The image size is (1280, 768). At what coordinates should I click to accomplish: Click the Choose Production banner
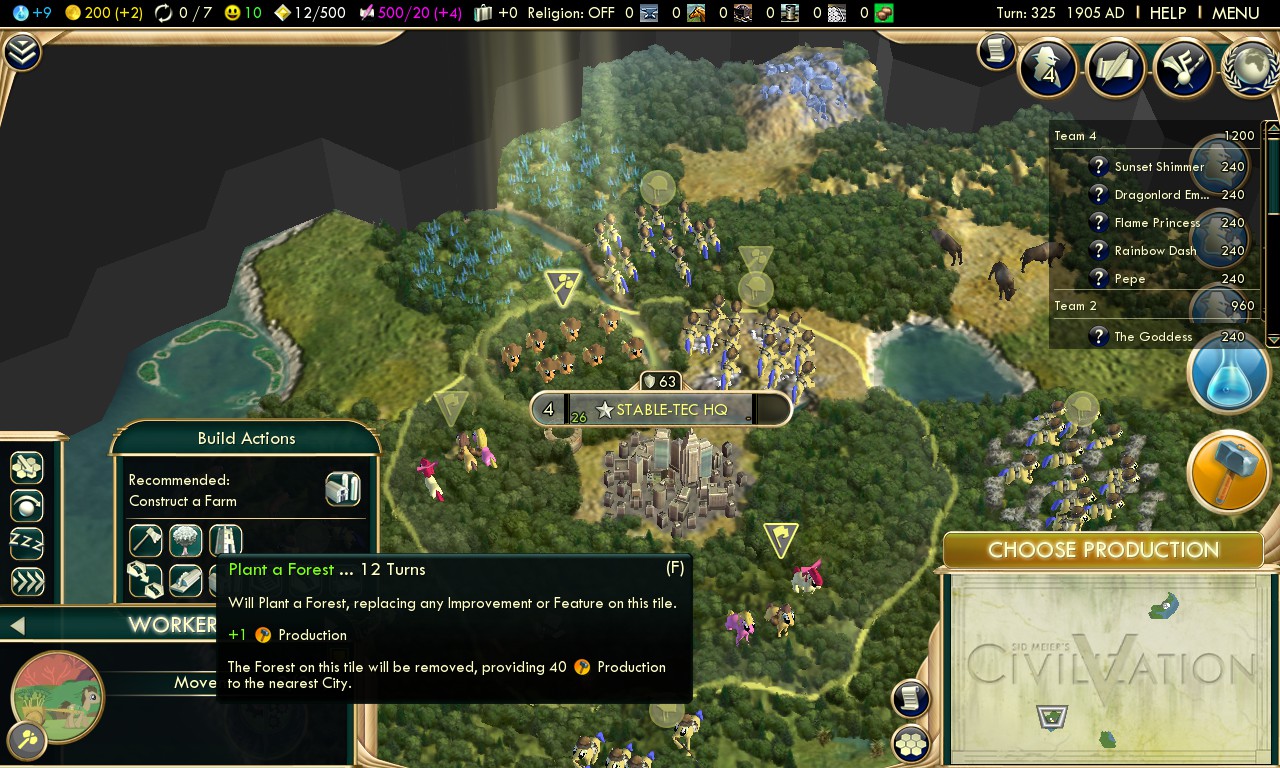1103,550
